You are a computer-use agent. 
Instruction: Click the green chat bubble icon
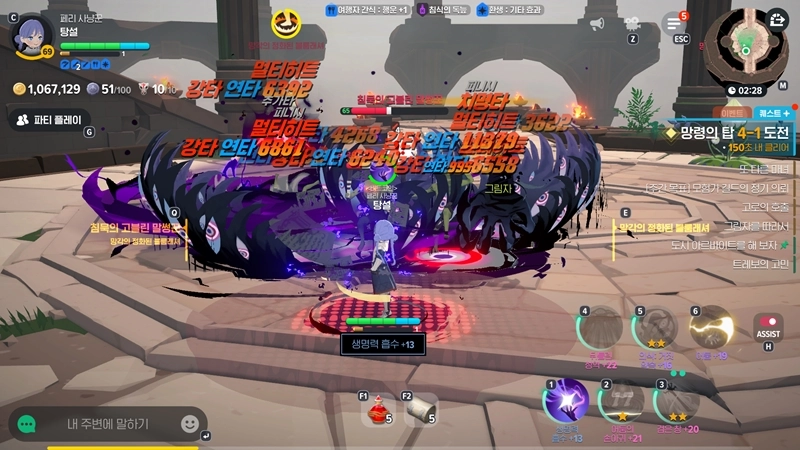pyautogui.click(x=27, y=424)
